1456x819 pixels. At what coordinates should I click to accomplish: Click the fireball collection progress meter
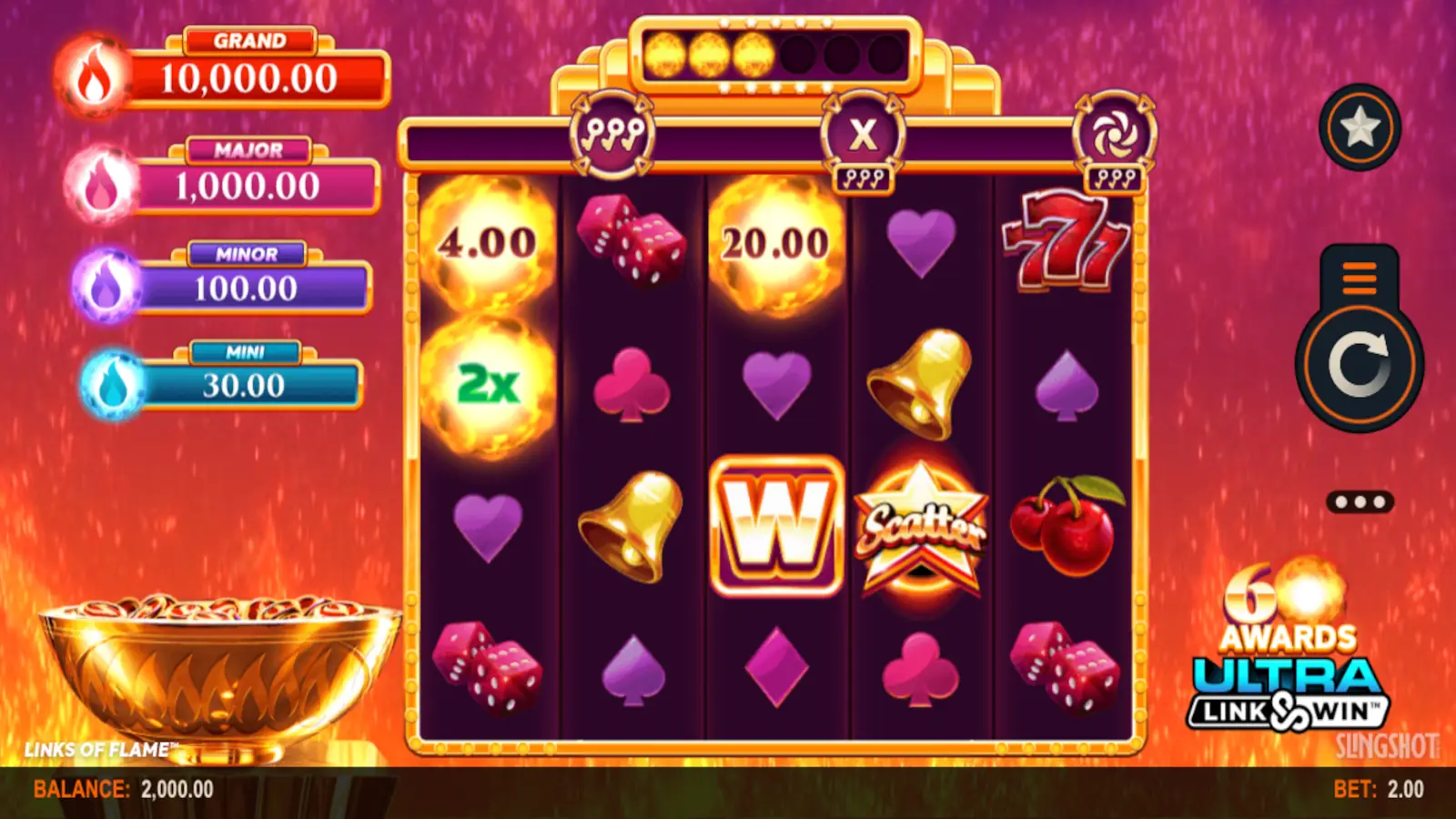point(776,55)
